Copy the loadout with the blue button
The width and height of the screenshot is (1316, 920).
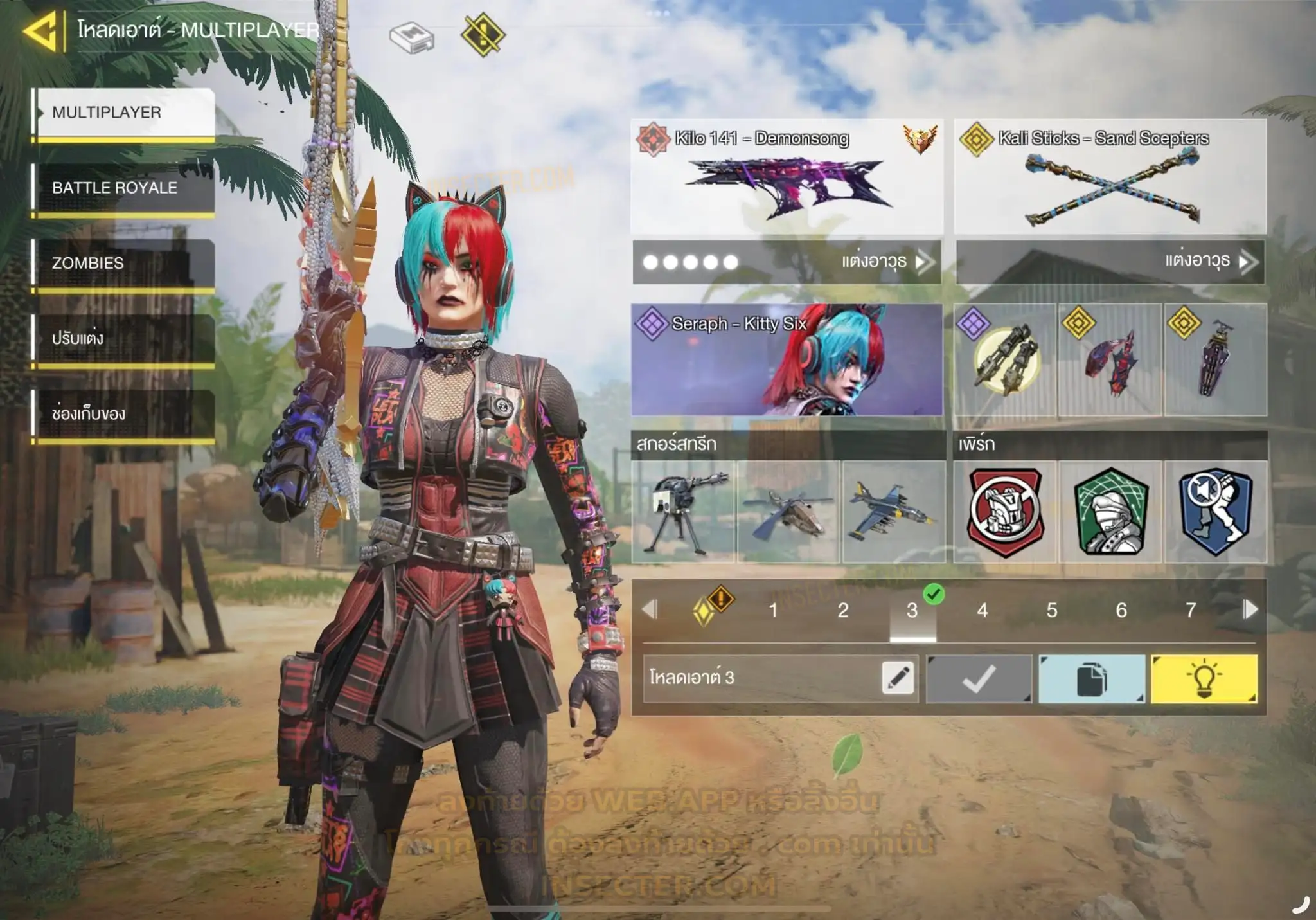tap(1091, 679)
